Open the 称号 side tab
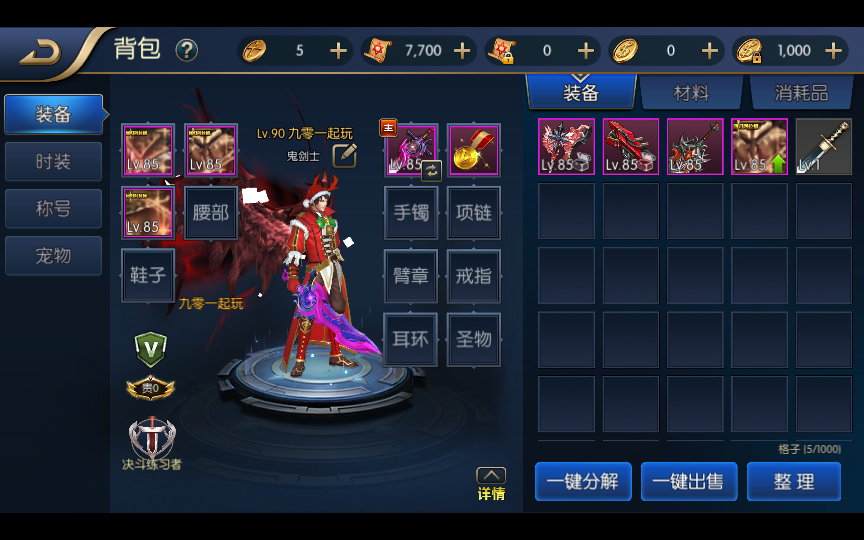 (53, 208)
